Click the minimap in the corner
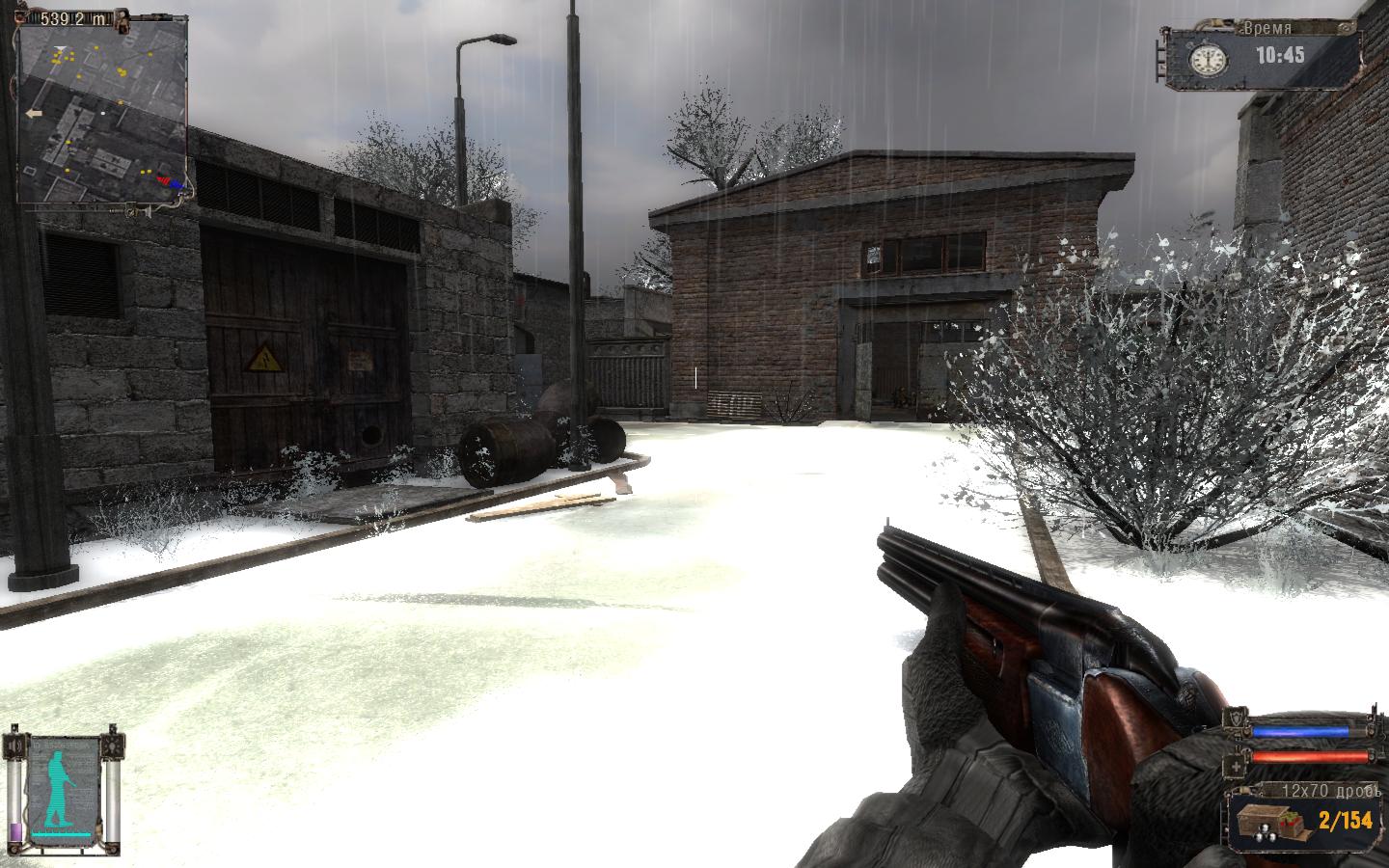The image size is (1389, 868). (x=101, y=116)
